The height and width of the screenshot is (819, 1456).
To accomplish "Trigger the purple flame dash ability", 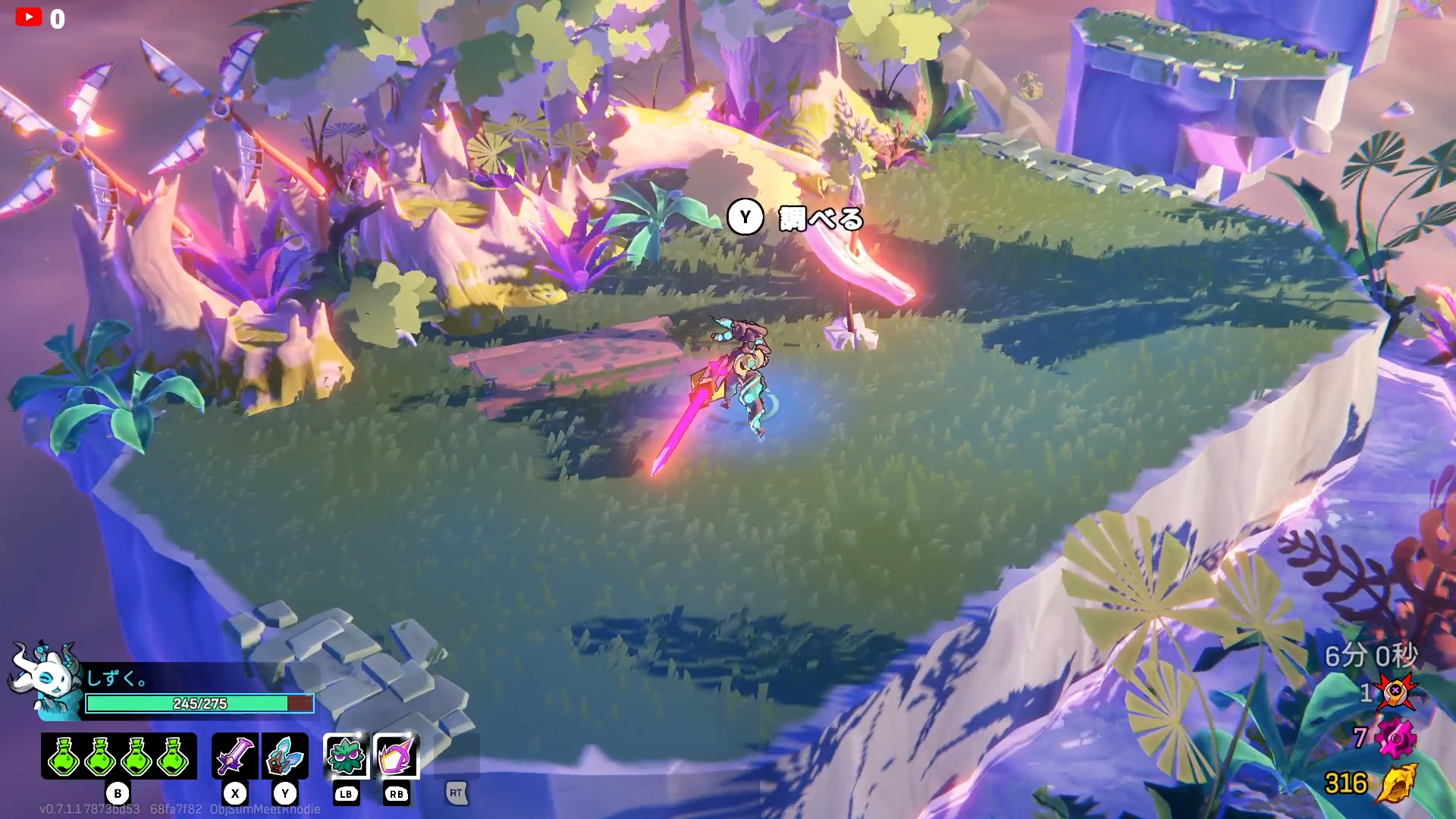I will (x=396, y=755).
